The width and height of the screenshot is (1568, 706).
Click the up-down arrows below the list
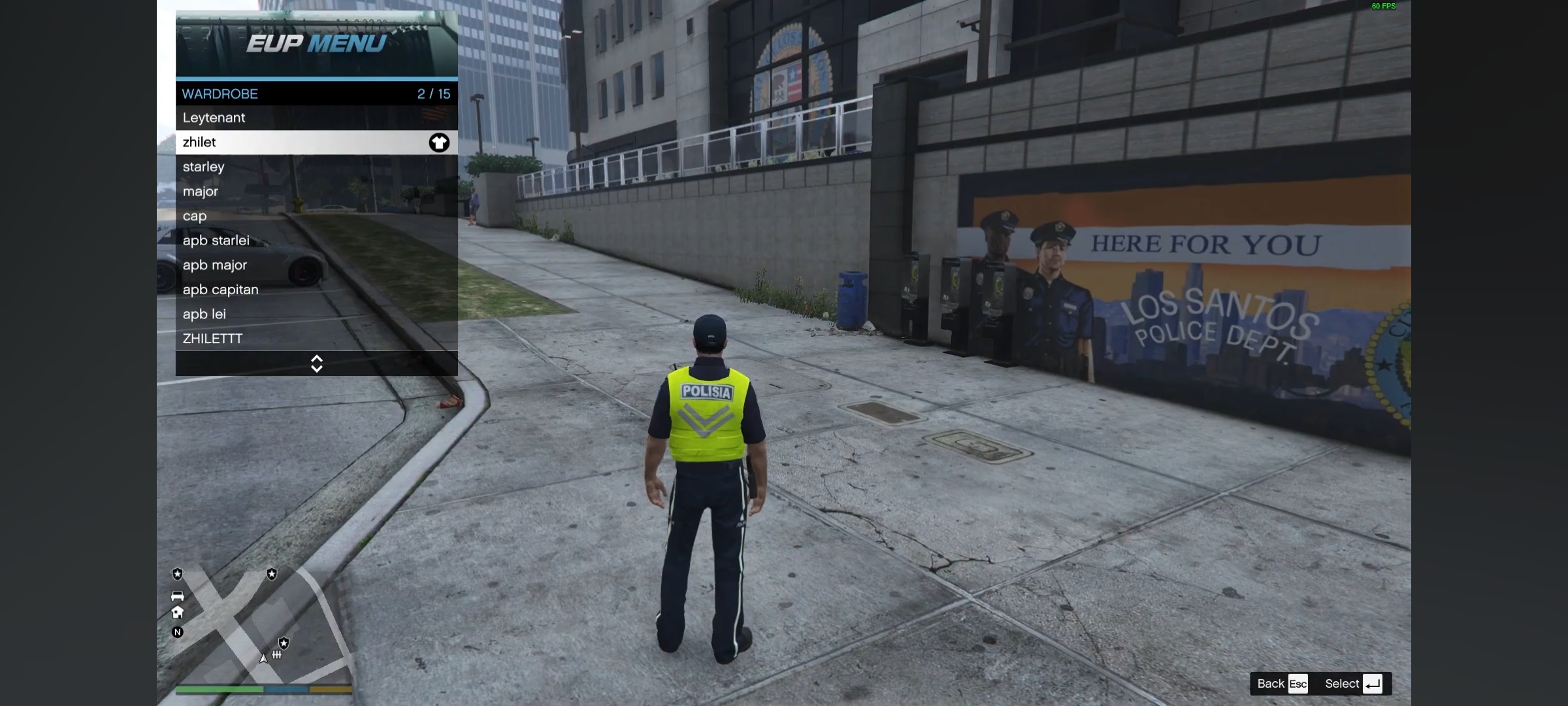(317, 363)
